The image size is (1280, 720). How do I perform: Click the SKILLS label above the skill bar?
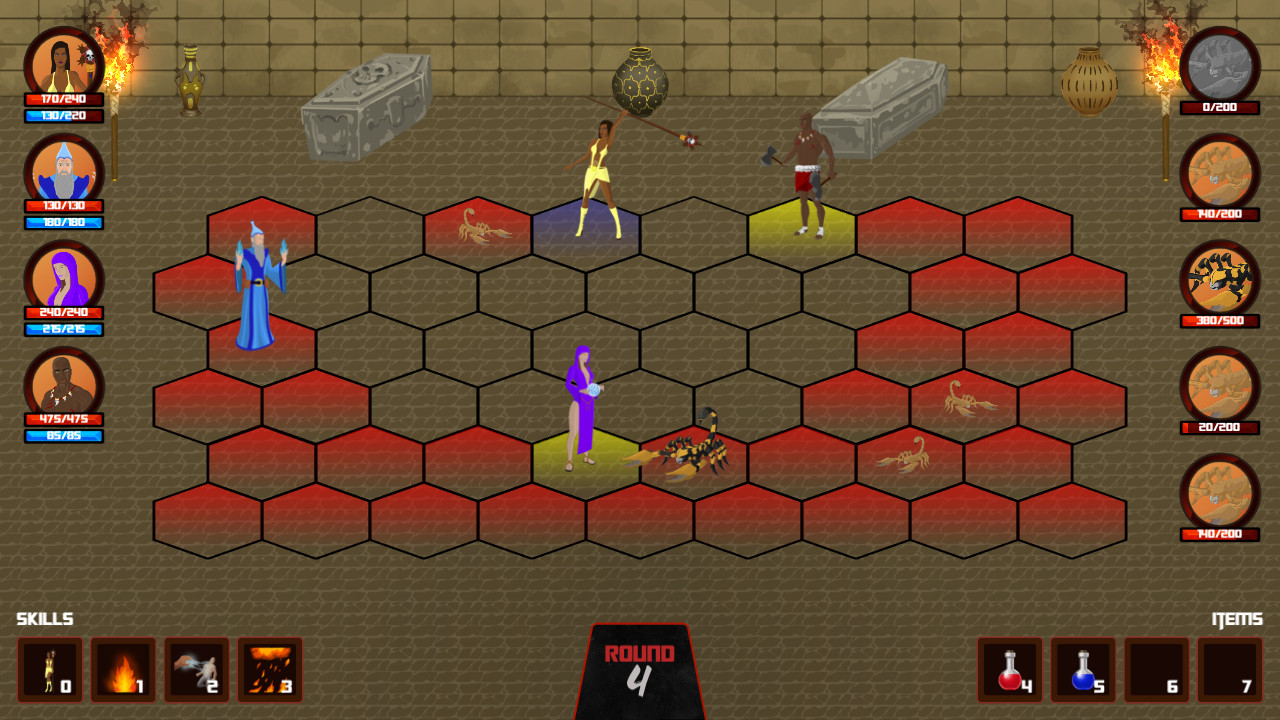(x=45, y=618)
